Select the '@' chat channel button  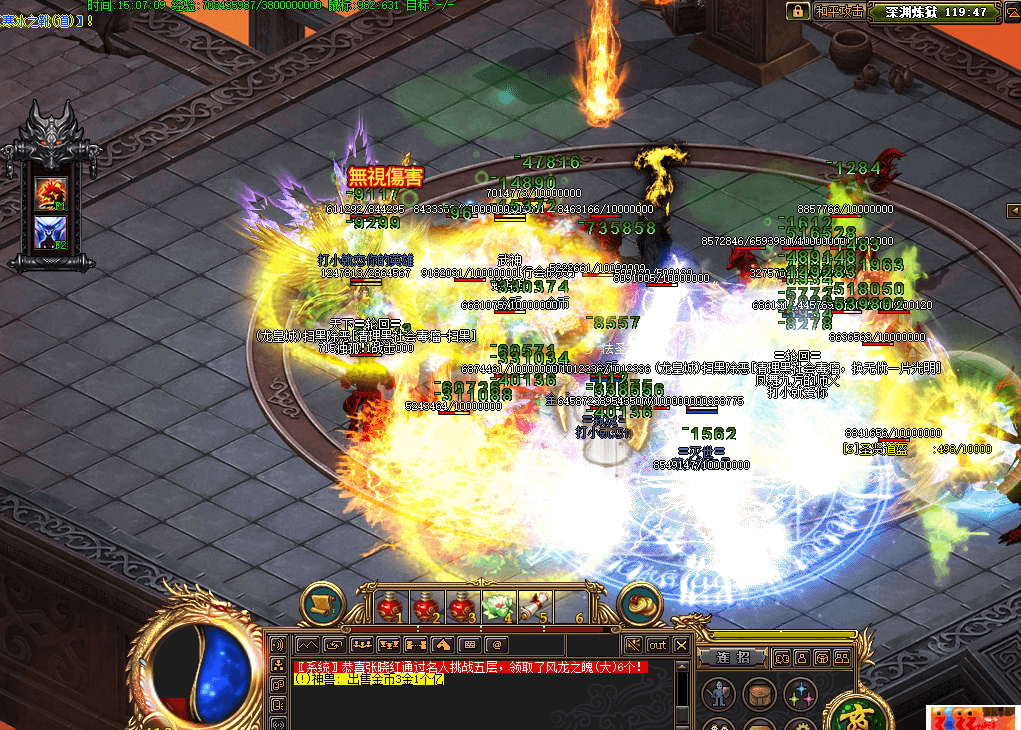click(x=494, y=645)
